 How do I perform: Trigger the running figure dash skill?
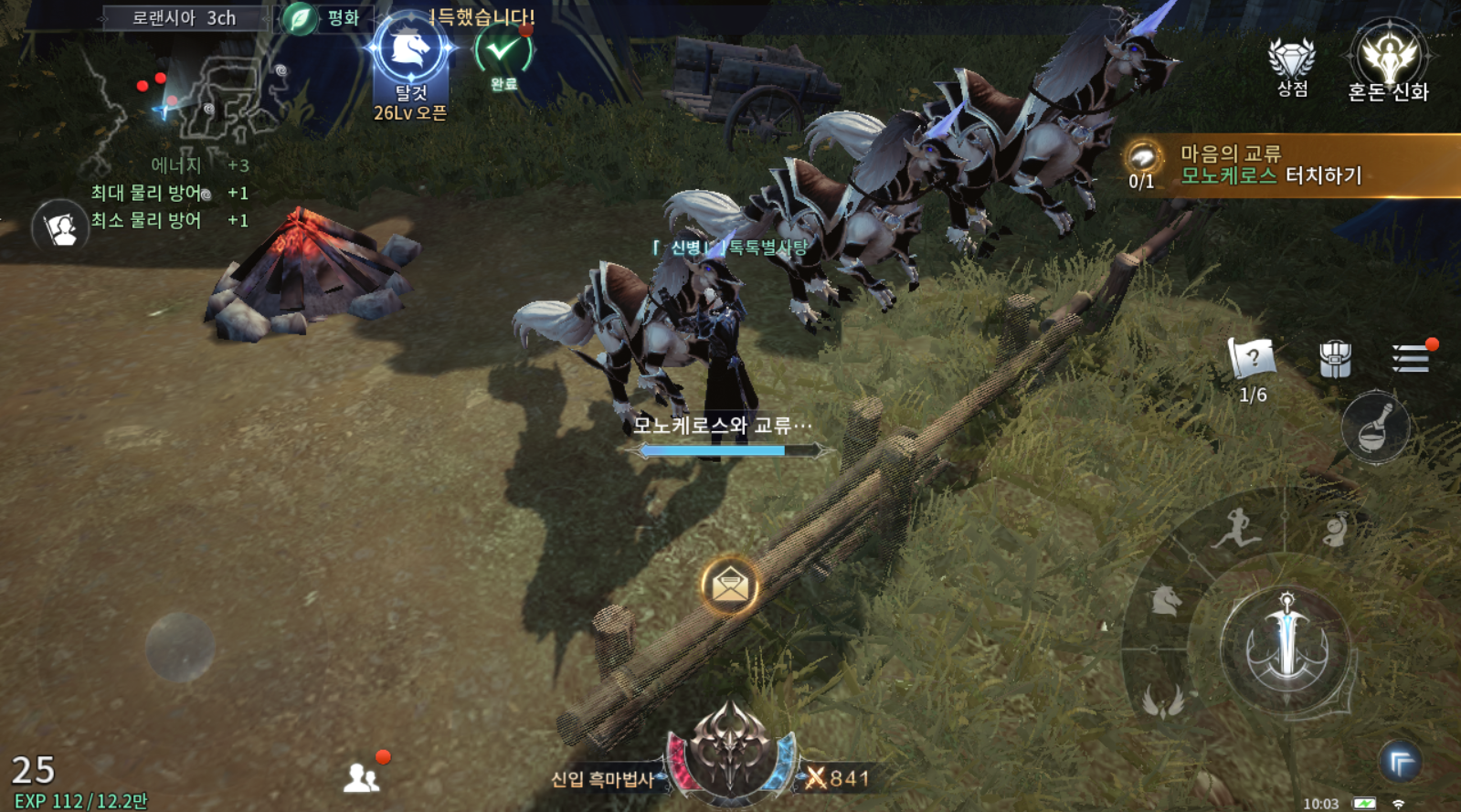(x=1236, y=530)
